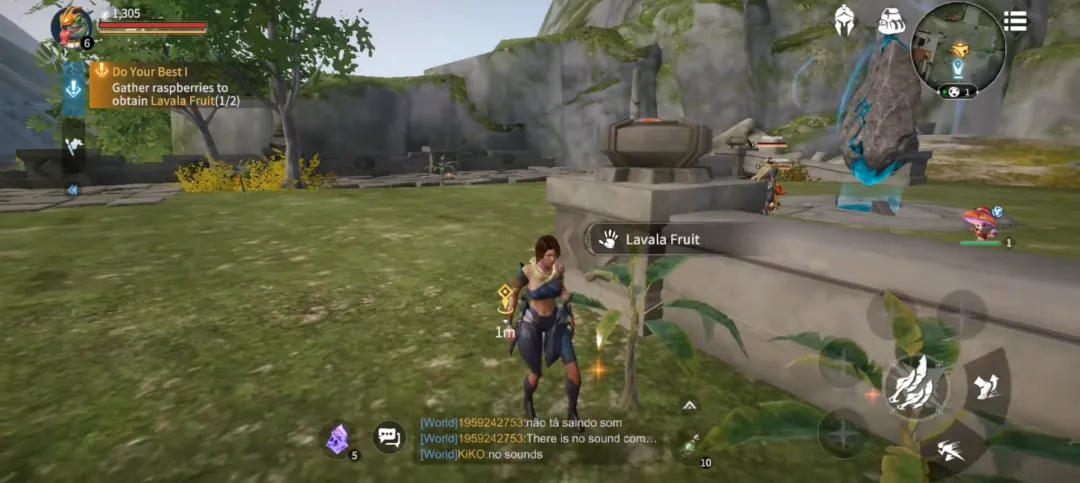Open the chat speech bubble button
1080x483 pixels.
tap(388, 437)
